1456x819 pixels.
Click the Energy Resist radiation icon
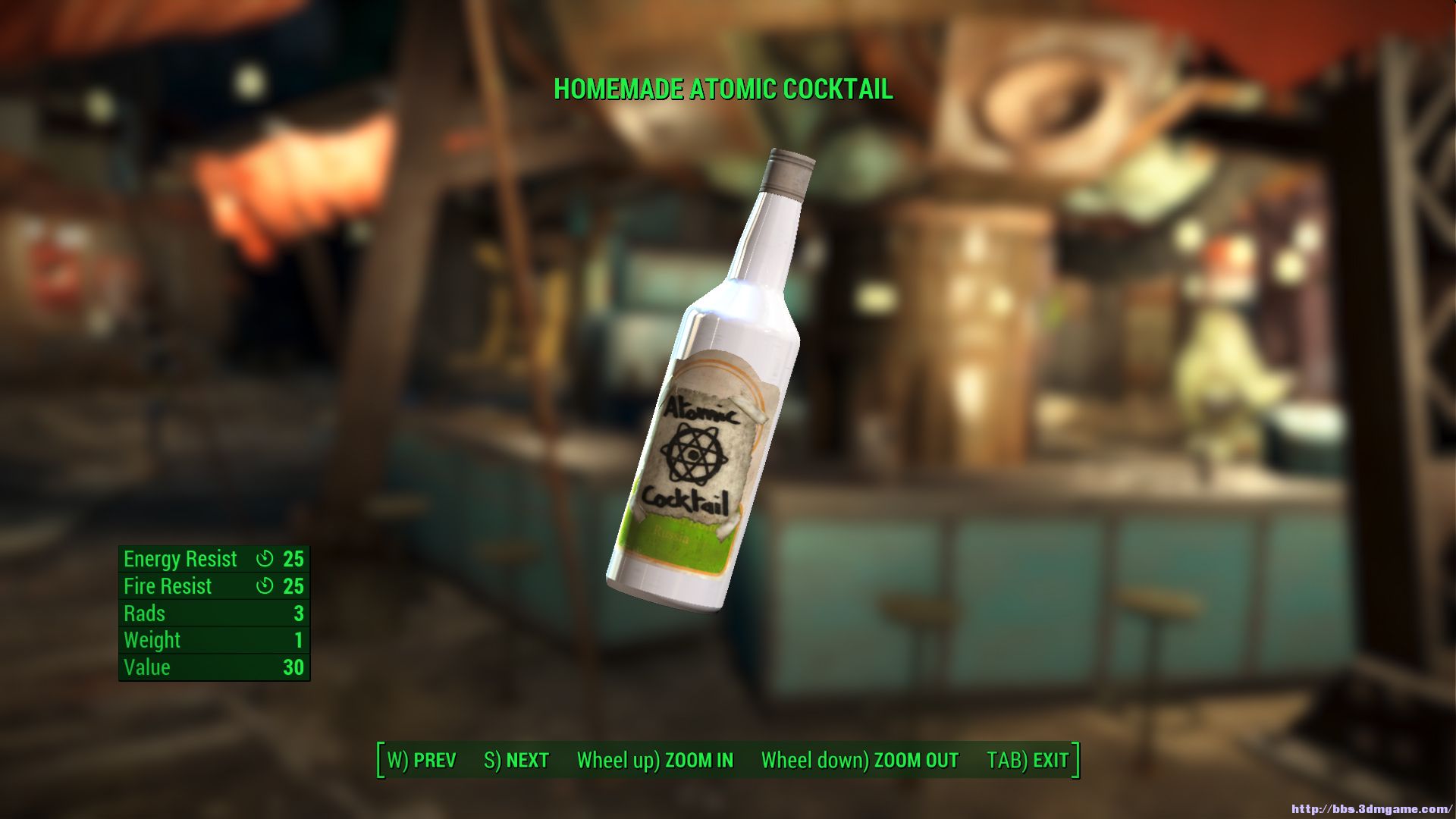(x=263, y=559)
